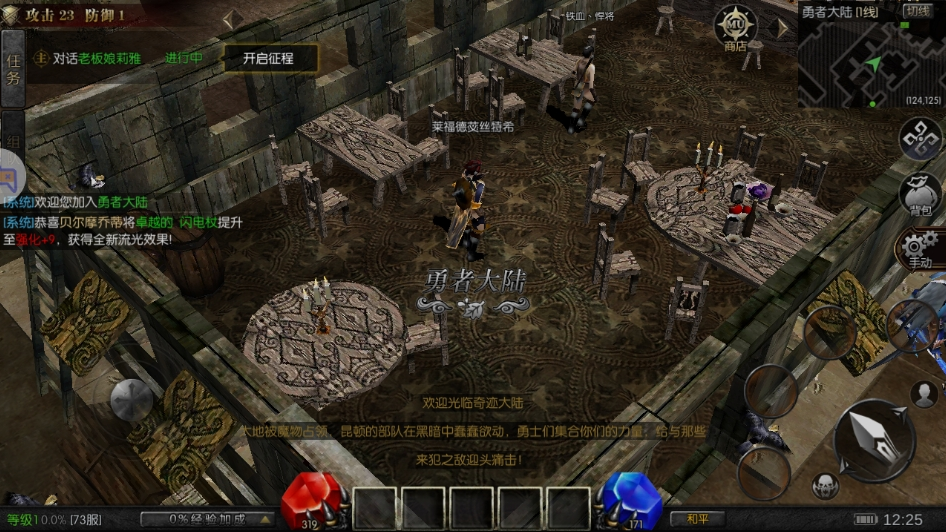The width and height of the screenshot is (946, 532).
Task: Open the knot-emblem menu icon
Action: tap(921, 139)
